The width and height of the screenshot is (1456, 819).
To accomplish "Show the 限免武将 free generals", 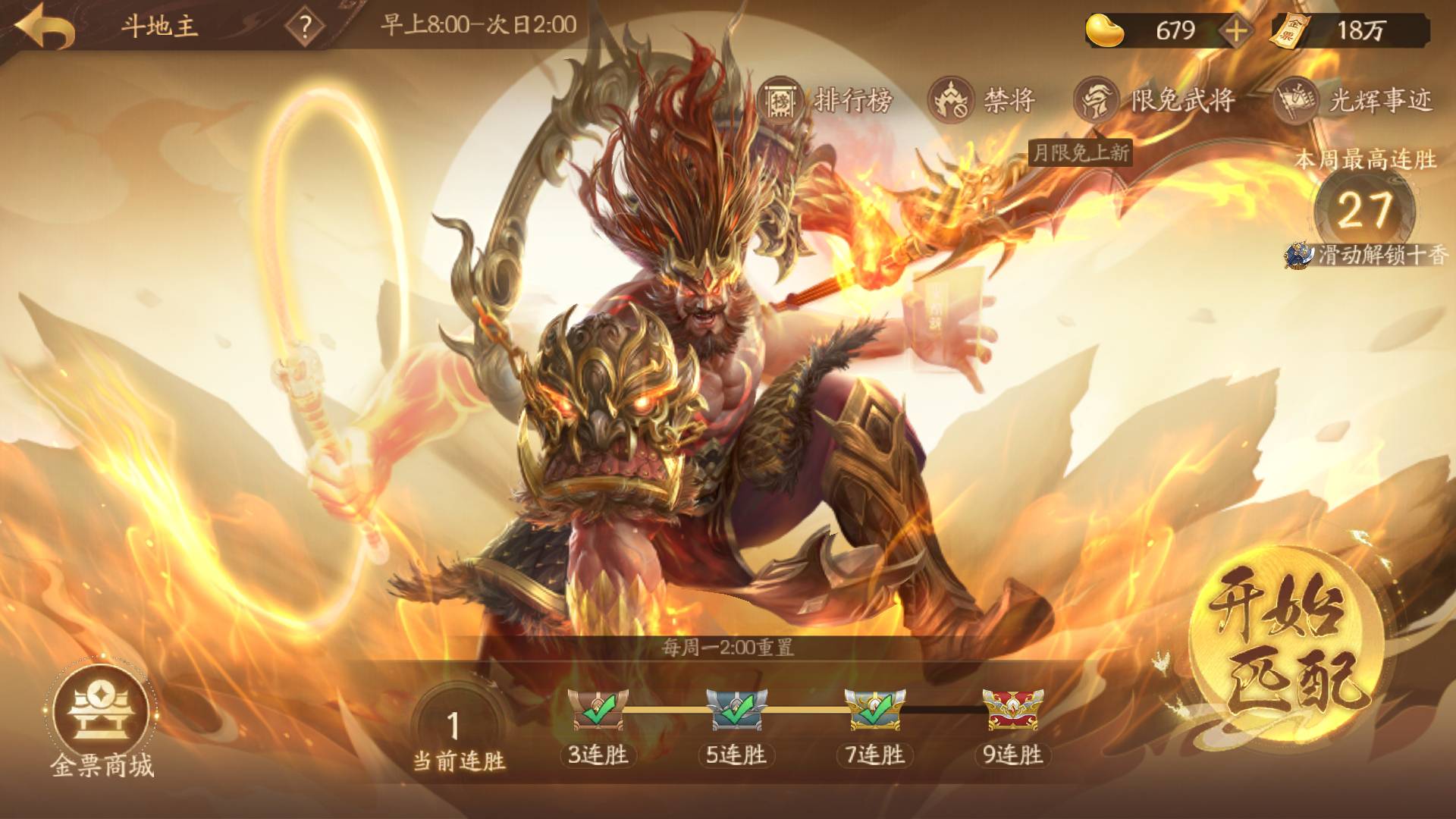I will [1155, 101].
